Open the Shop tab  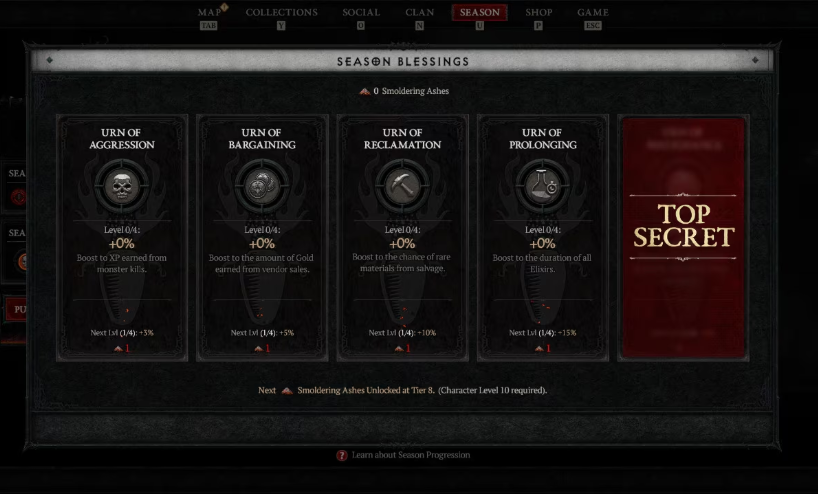click(x=538, y=13)
